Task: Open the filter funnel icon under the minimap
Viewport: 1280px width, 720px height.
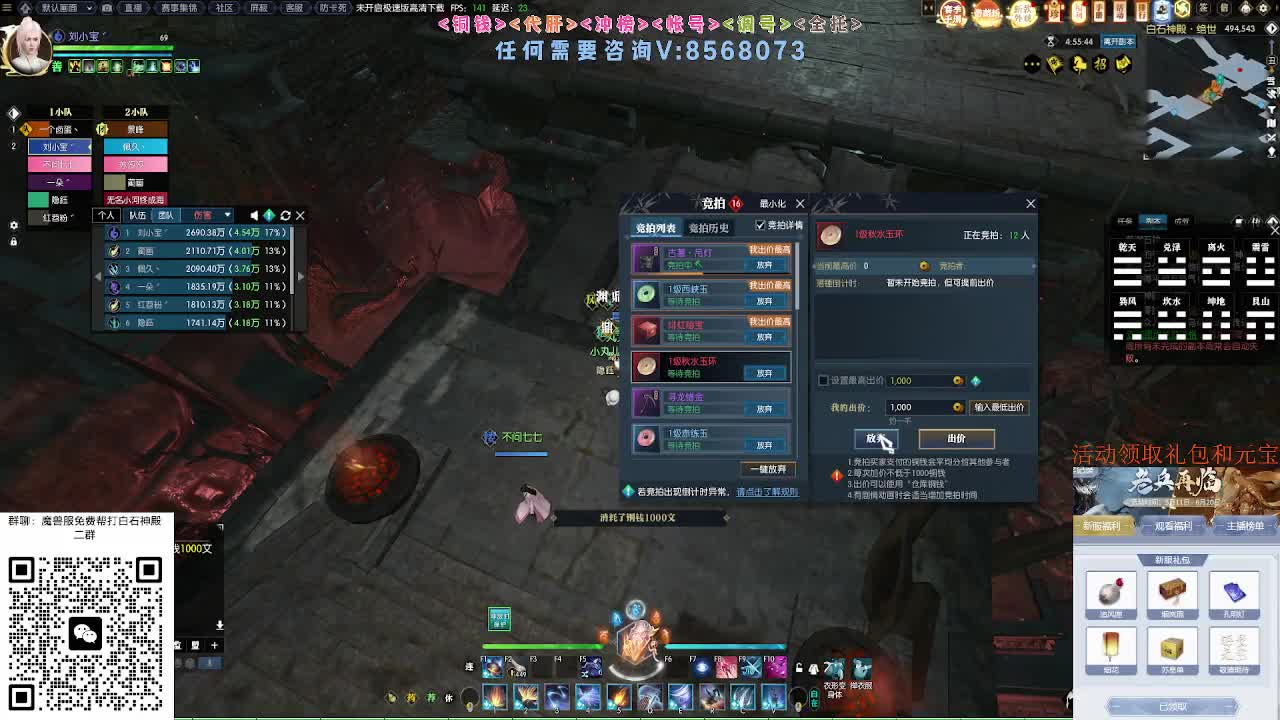Action: coord(1272,109)
